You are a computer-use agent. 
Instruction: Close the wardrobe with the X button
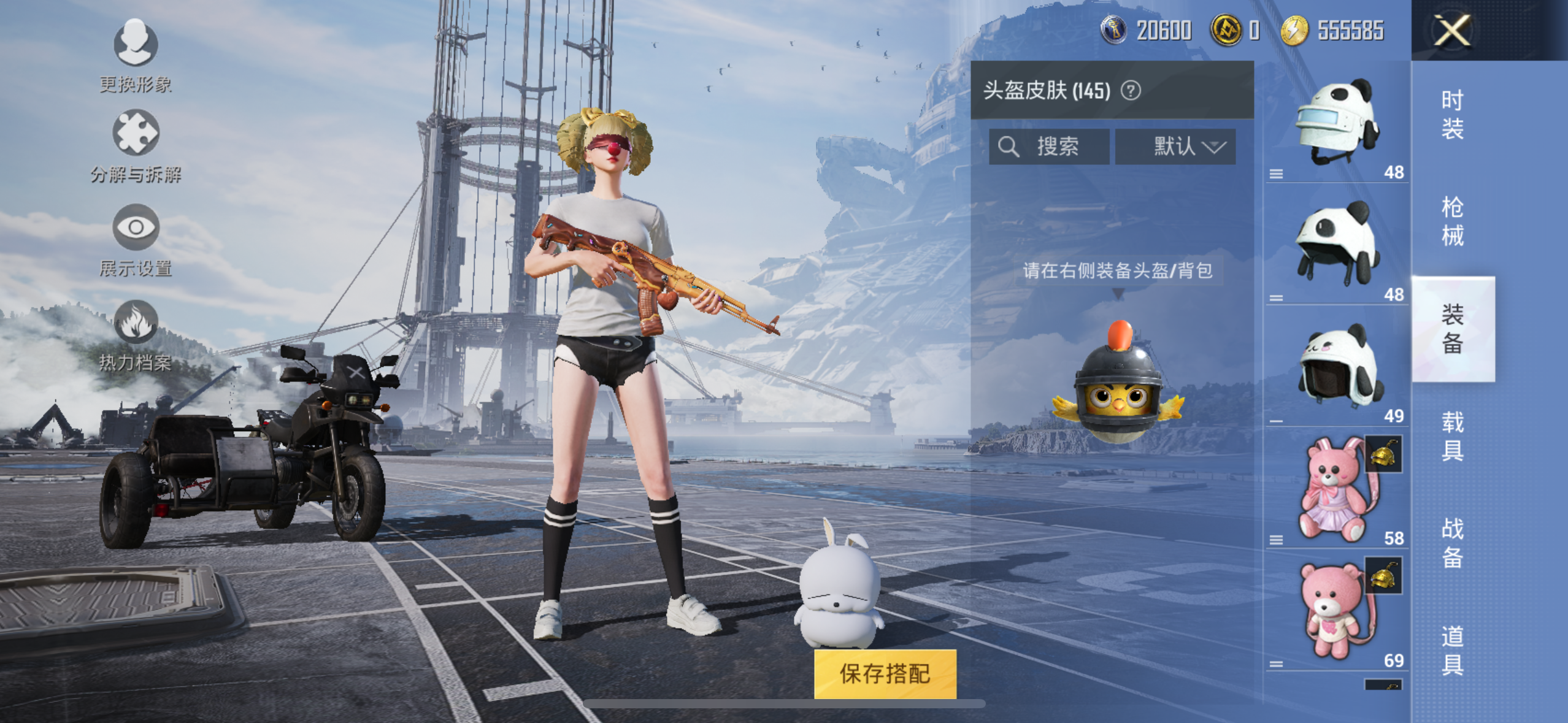coord(1451,31)
